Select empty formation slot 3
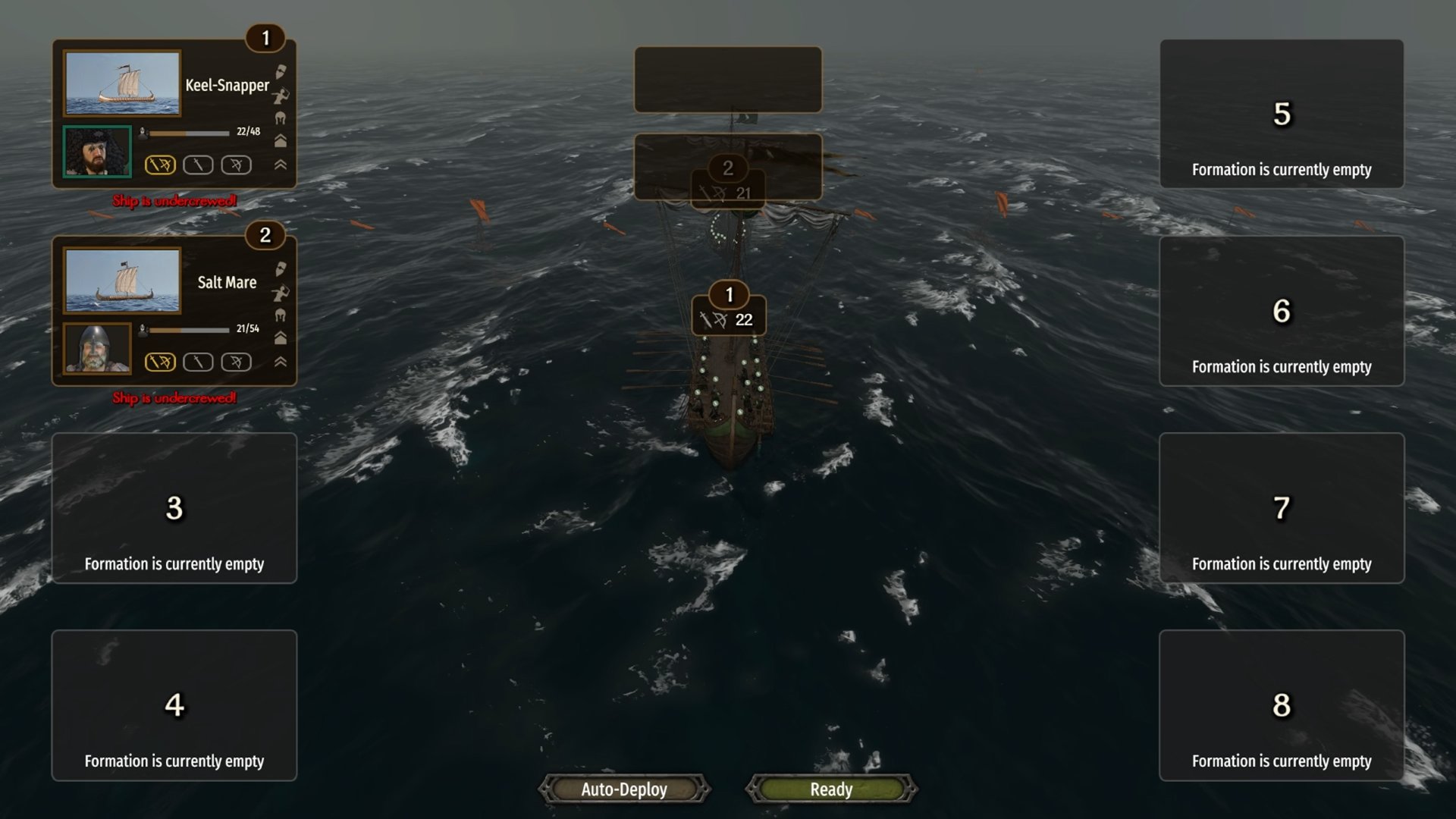1456x819 pixels. pyautogui.click(x=174, y=508)
